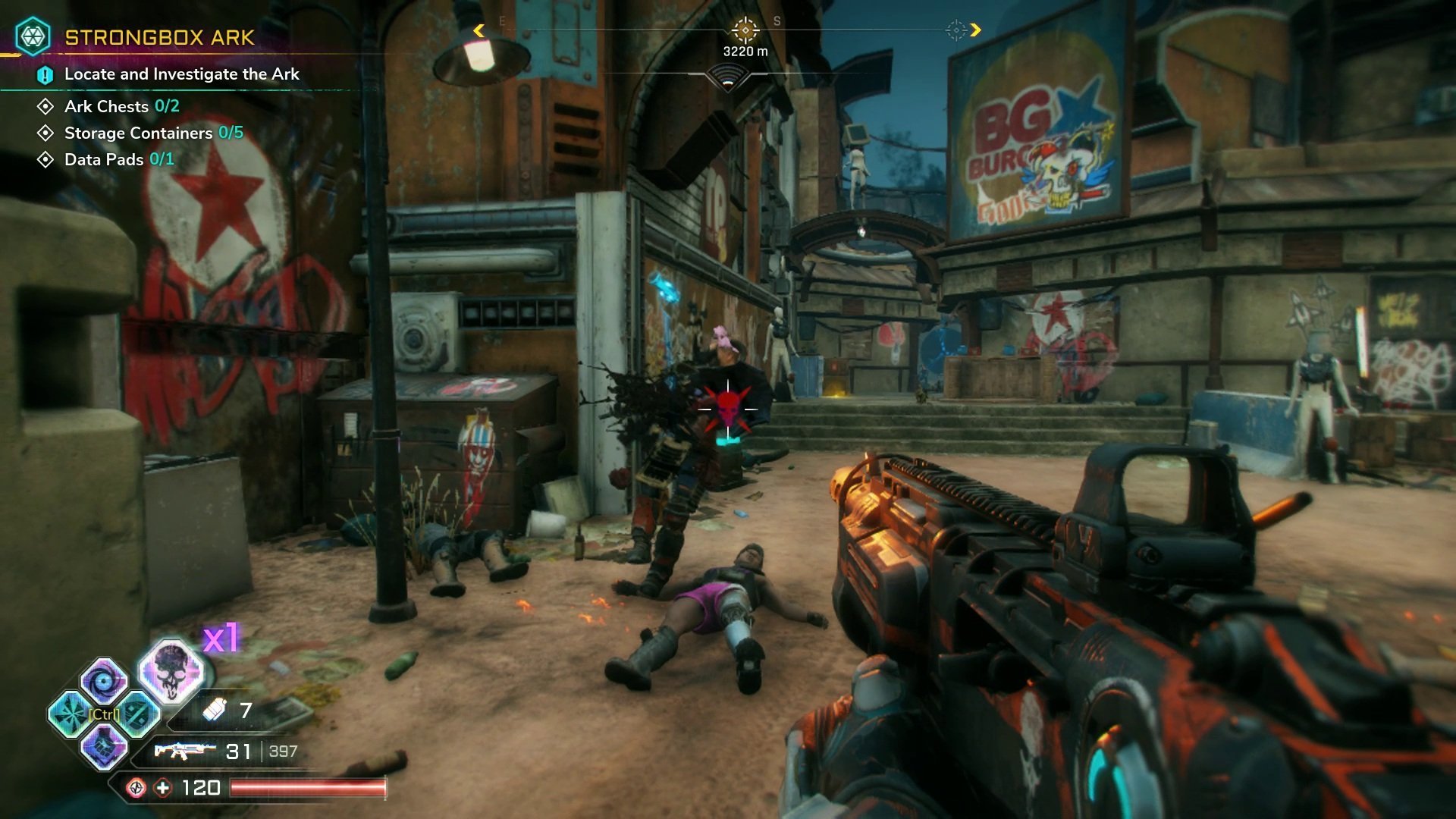Click the Locate and Investigate the Ark objective
Image resolution: width=1456 pixels, height=819 pixels.
(x=181, y=74)
